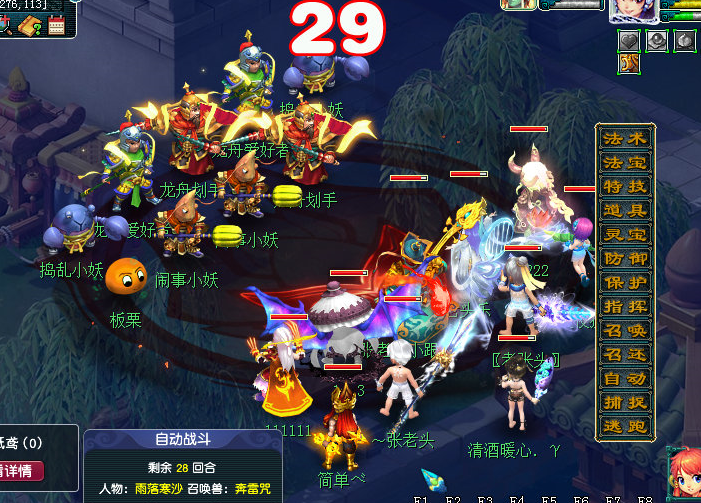
Task: Open the 法宝 magic treasure menu
Action: click(623, 163)
